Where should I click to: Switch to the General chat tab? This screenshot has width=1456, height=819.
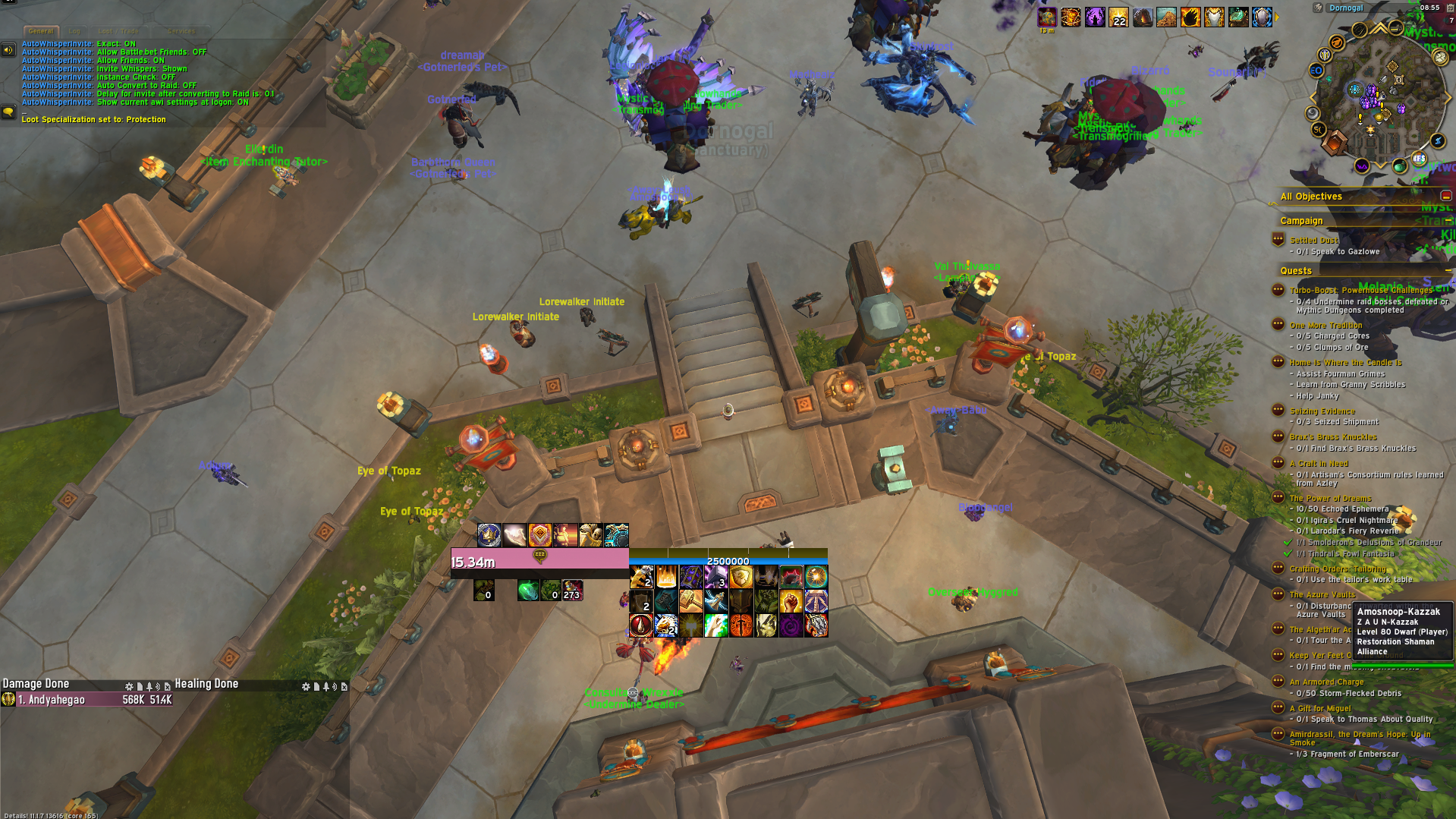pos(40,31)
